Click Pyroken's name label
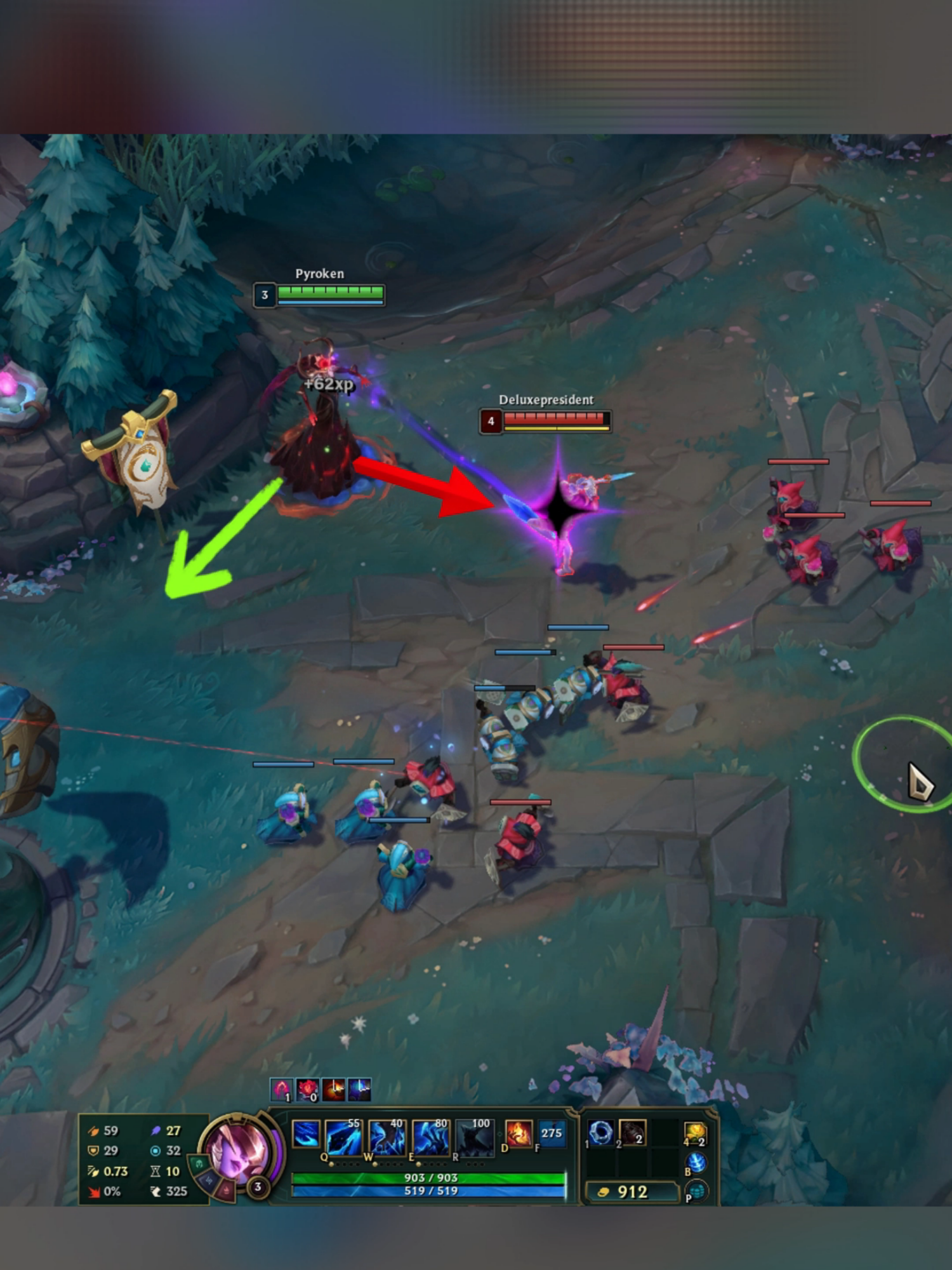The image size is (952, 1270). click(319, 274)
